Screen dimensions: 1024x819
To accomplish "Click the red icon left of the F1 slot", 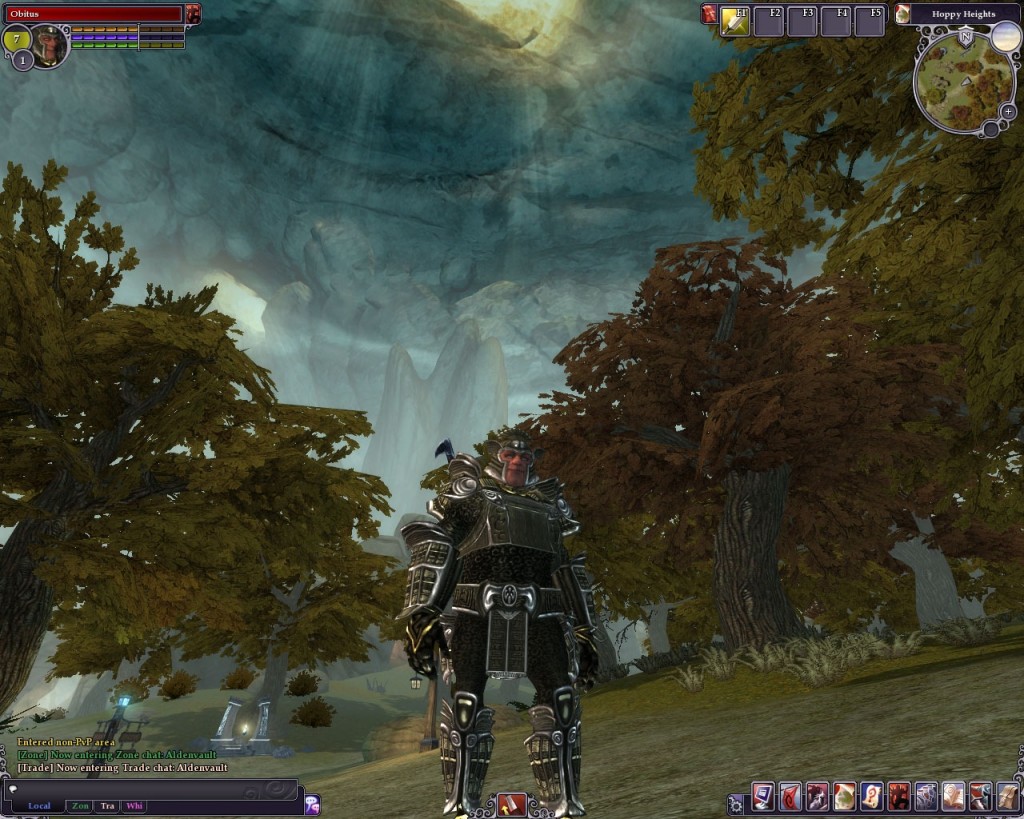I will click(709, 14).
